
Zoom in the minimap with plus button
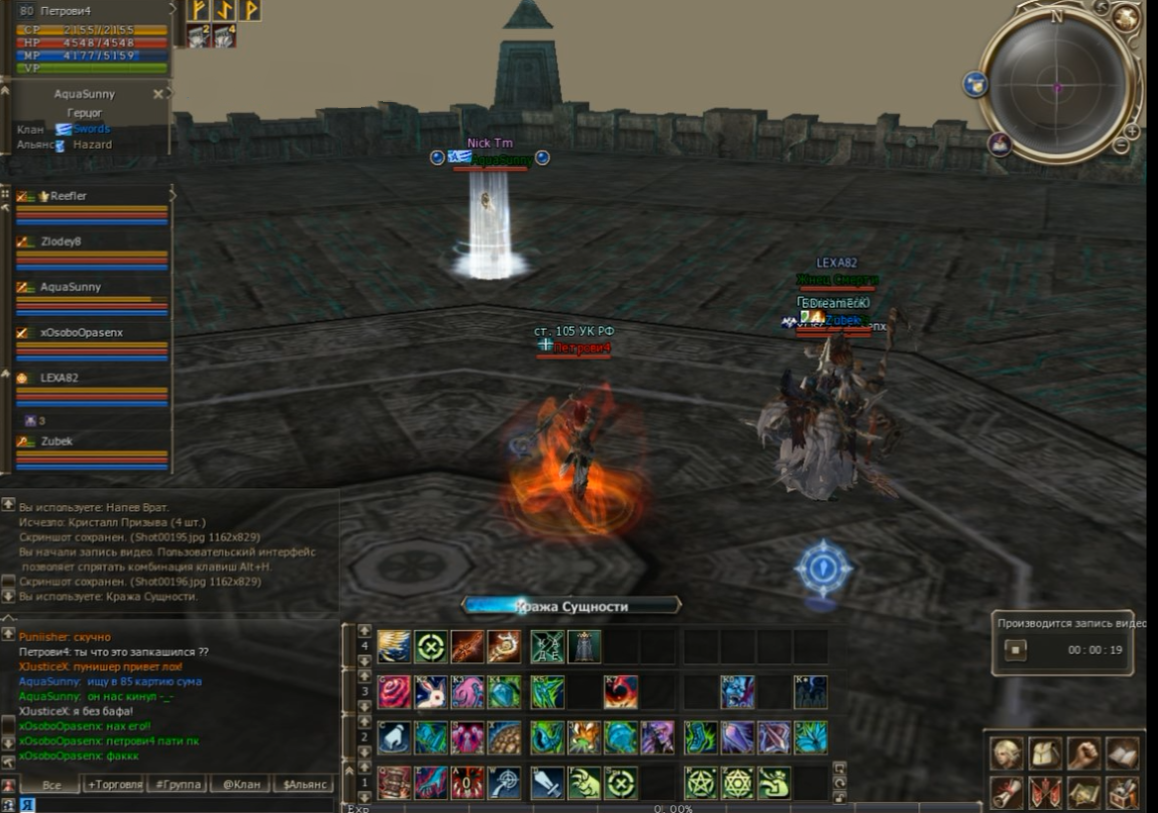(1132, 131)
